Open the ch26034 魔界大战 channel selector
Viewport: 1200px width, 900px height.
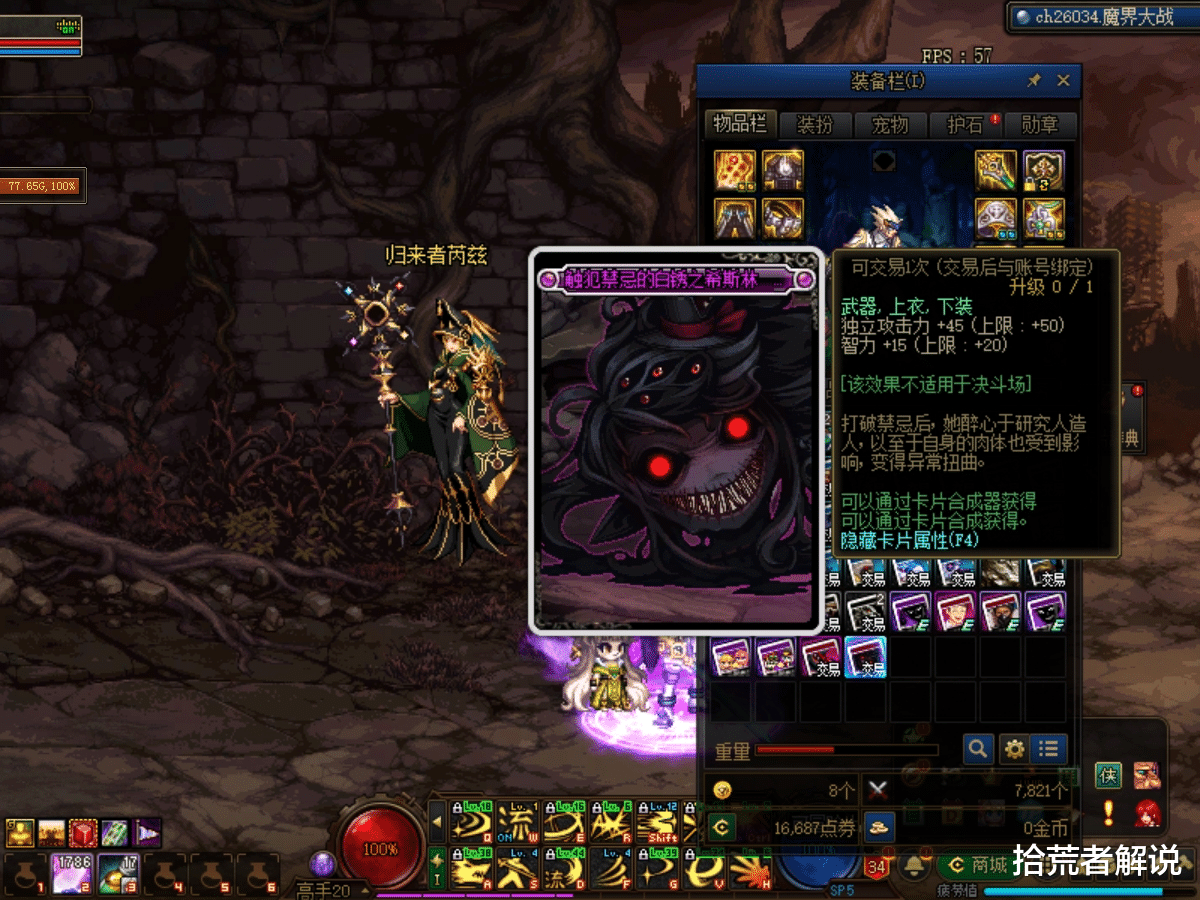(x=1100, y=16)
